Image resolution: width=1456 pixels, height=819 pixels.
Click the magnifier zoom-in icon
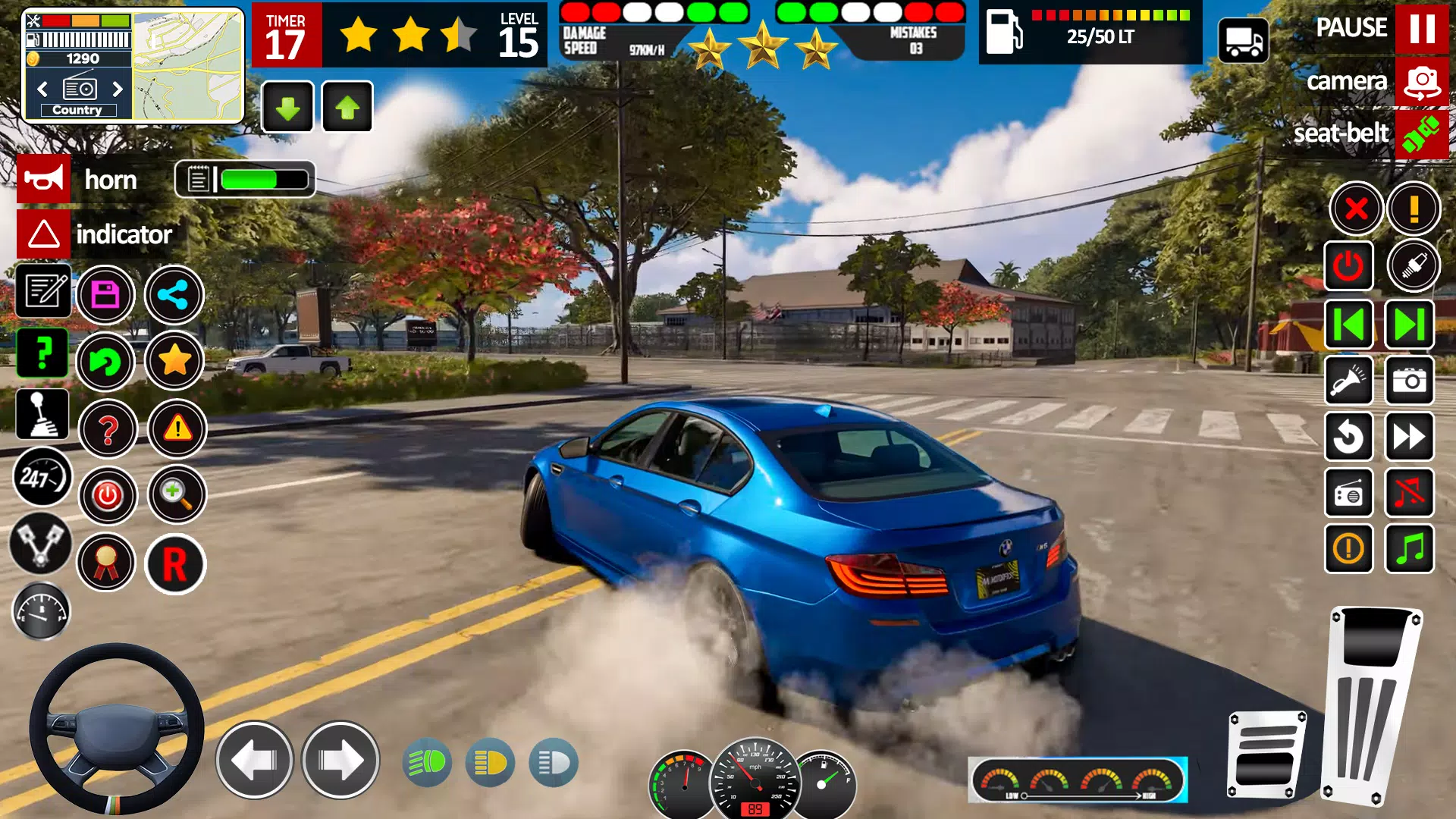(x=177, y=494)
